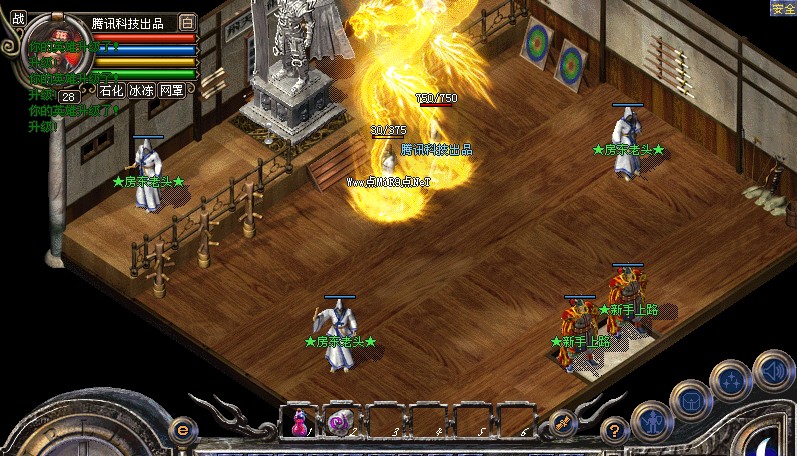Use the purple scroll item in slot 2

pos(340,422)
